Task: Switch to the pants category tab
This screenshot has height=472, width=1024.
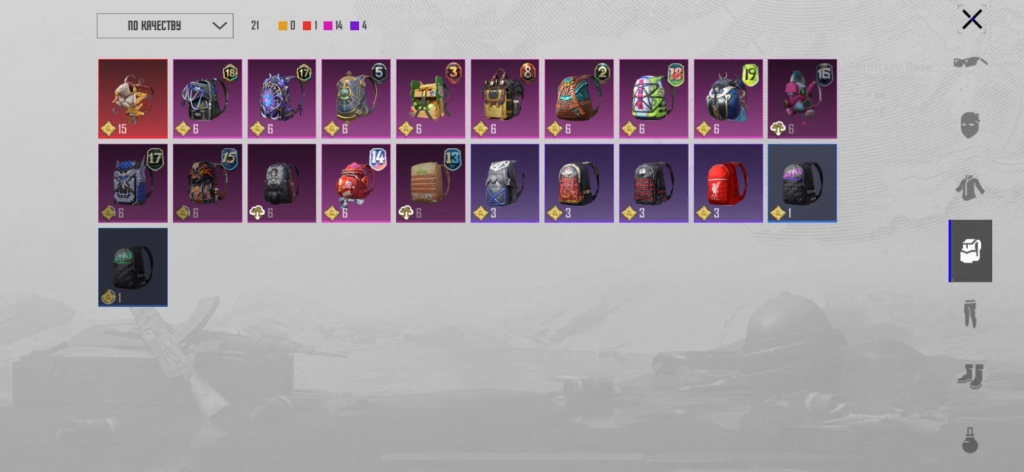Action: coord(970,313)
